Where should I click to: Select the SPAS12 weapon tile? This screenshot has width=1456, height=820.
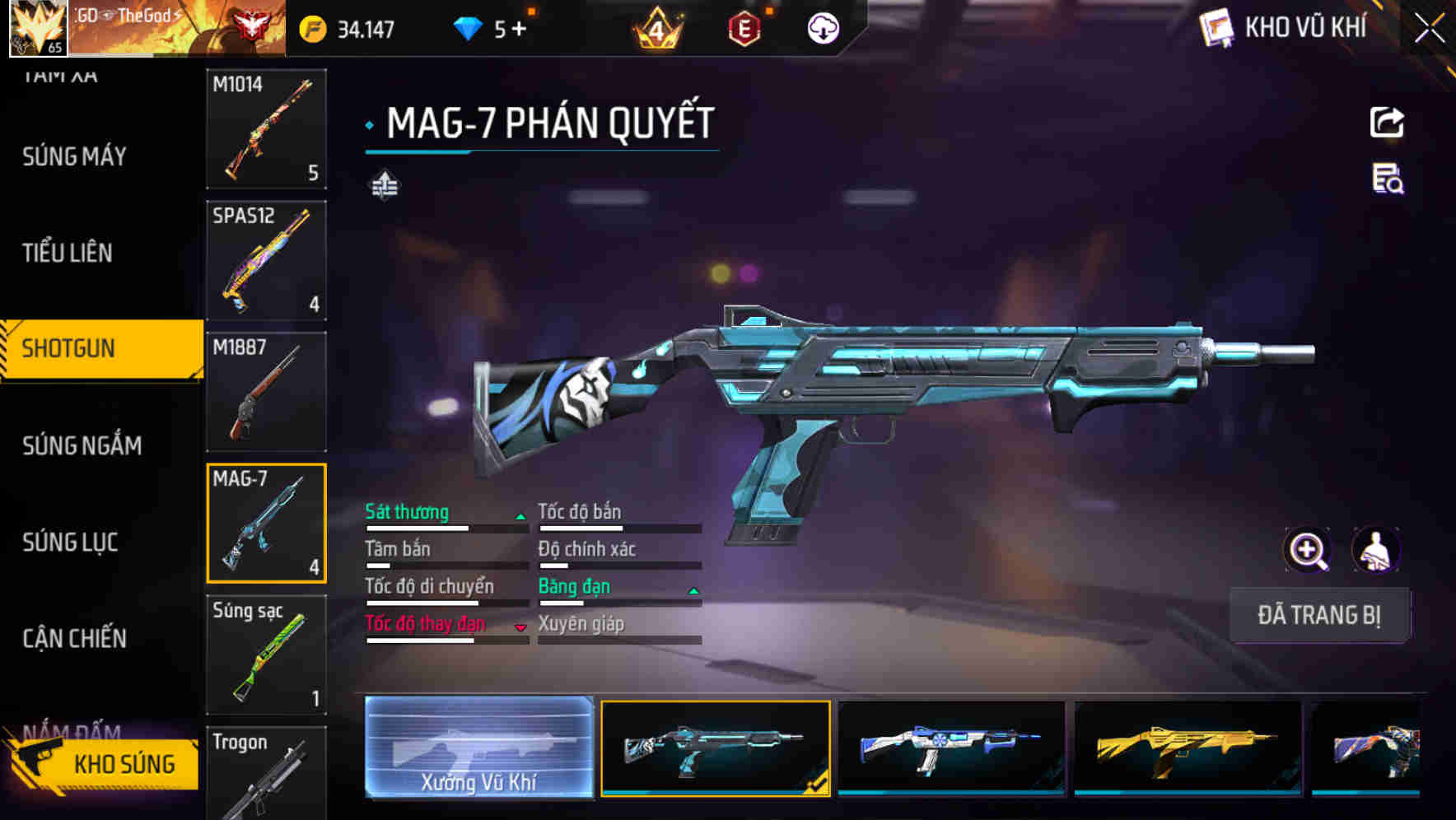click(266, 260)
